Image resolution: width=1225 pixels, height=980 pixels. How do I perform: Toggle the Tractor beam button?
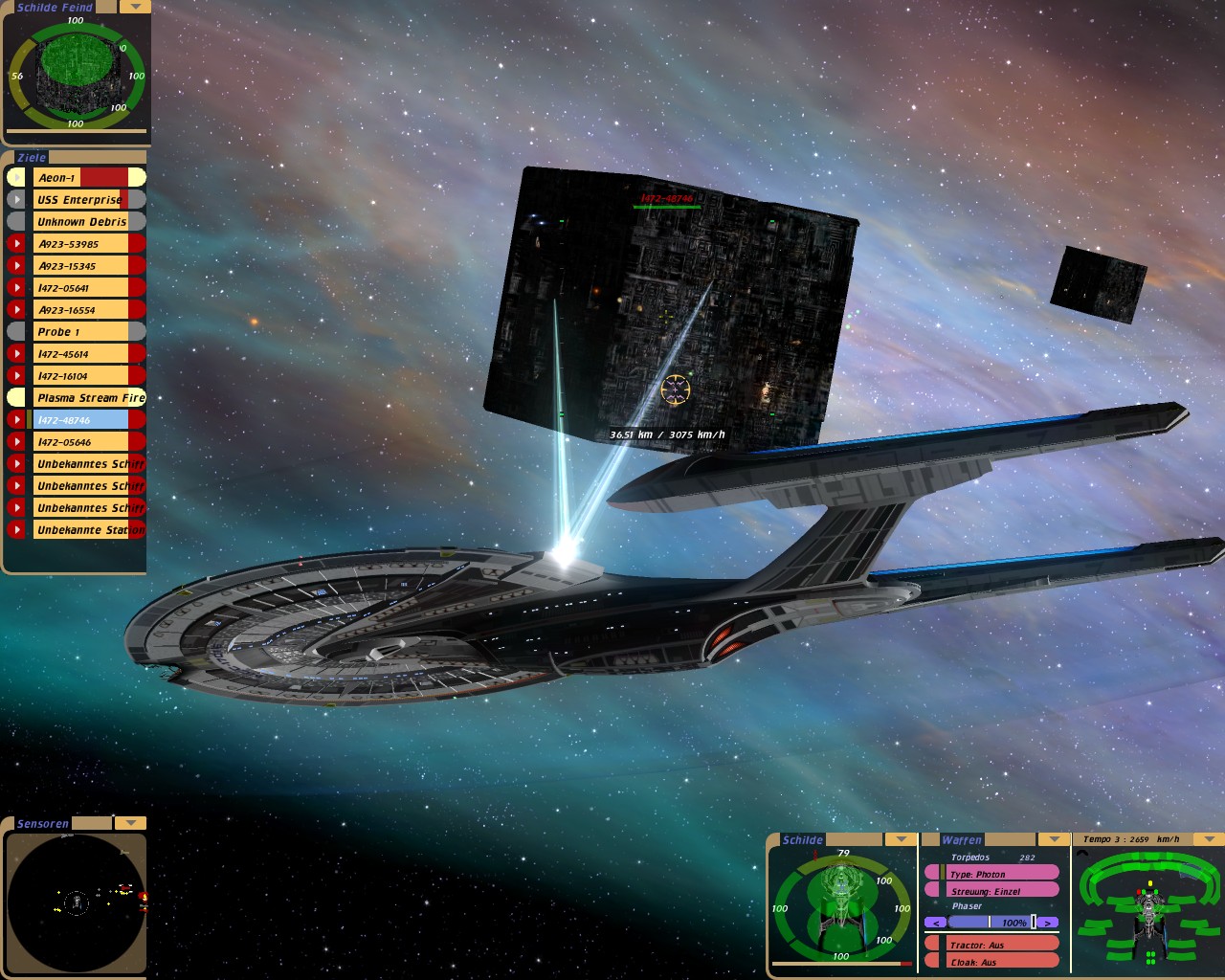coord(992,945)
